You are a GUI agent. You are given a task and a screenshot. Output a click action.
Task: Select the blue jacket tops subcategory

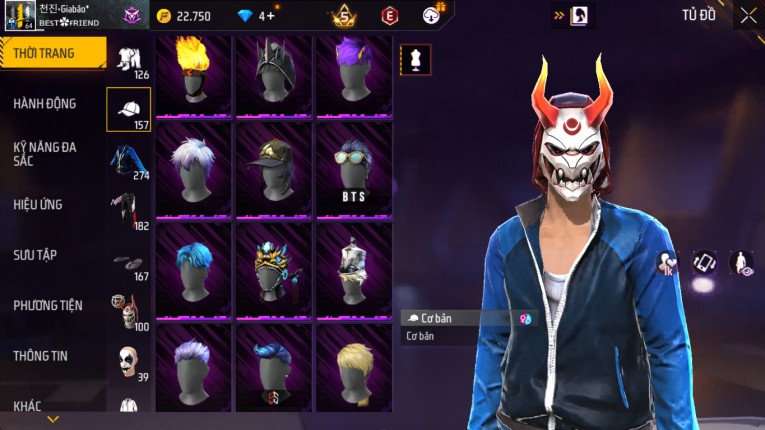(128, 160)
